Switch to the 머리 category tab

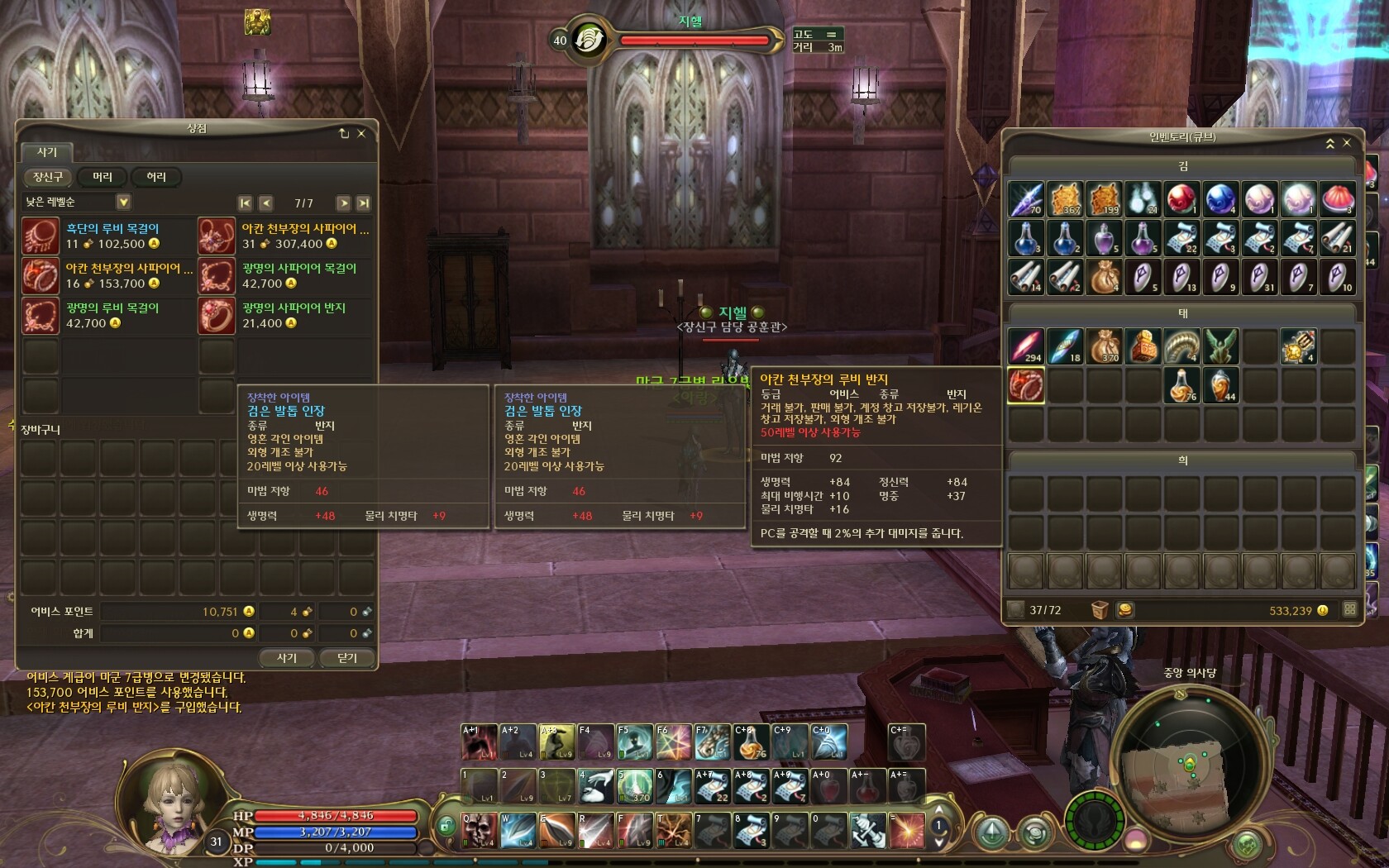point(103,177)
